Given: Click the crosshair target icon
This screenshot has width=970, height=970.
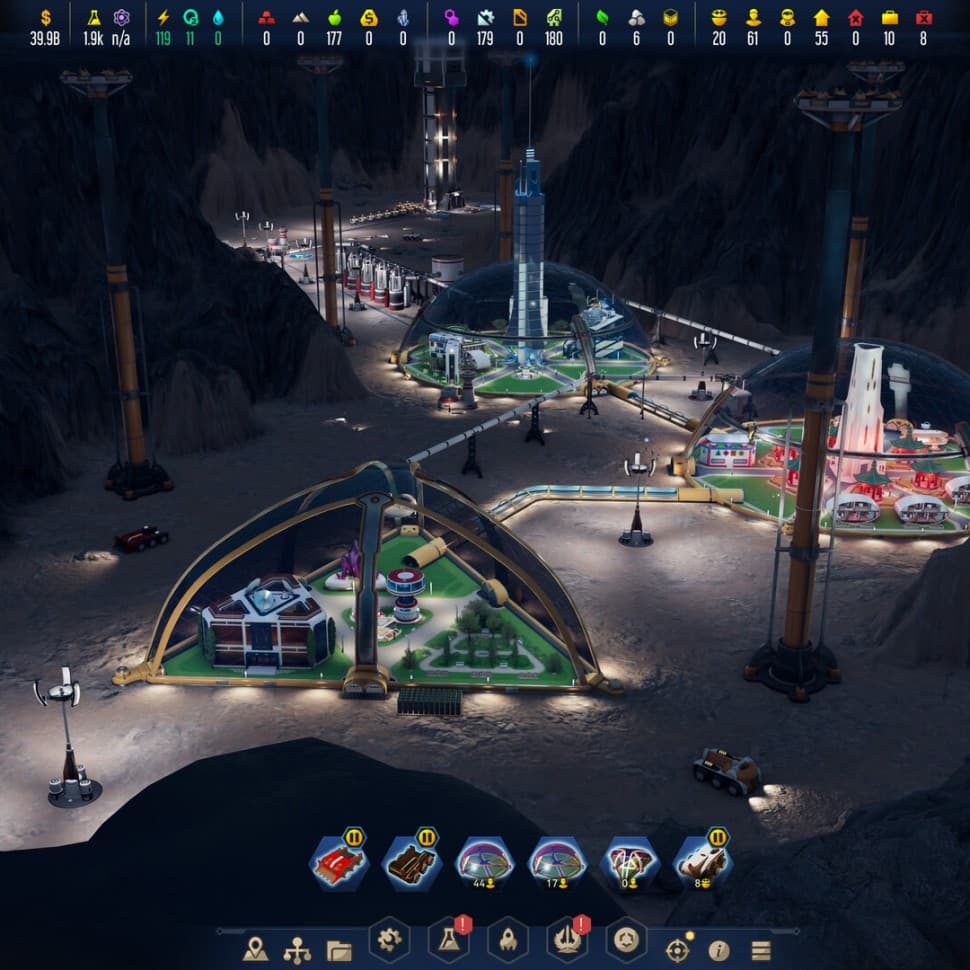Looking at the screenshot, I should 677,949.
